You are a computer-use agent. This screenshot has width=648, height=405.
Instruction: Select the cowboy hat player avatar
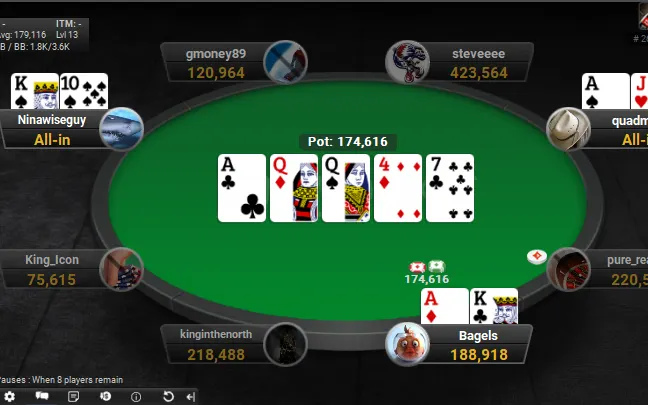click(x=568, y=129)
